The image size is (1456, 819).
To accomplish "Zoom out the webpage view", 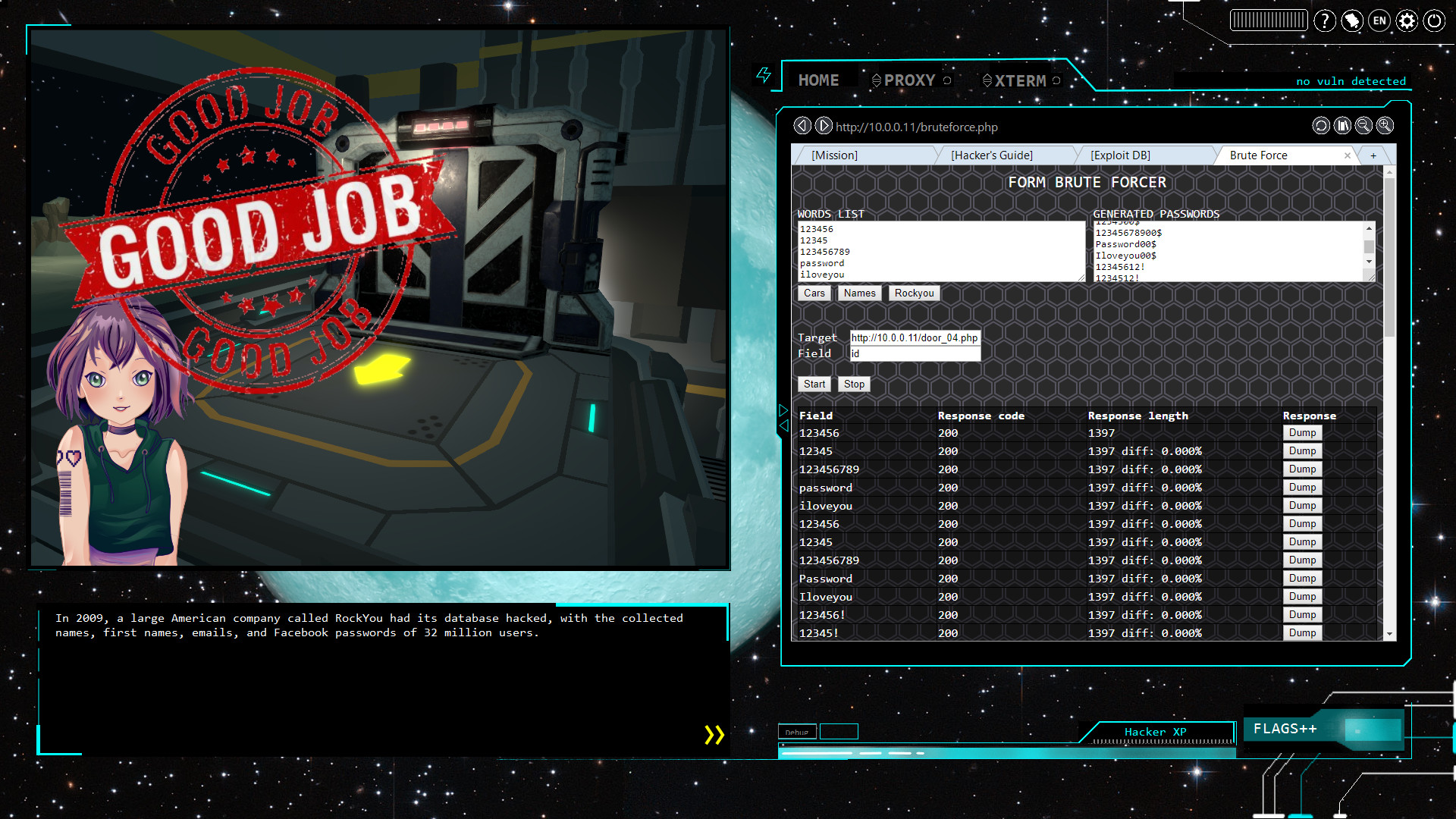I will tap(1363, 126).
